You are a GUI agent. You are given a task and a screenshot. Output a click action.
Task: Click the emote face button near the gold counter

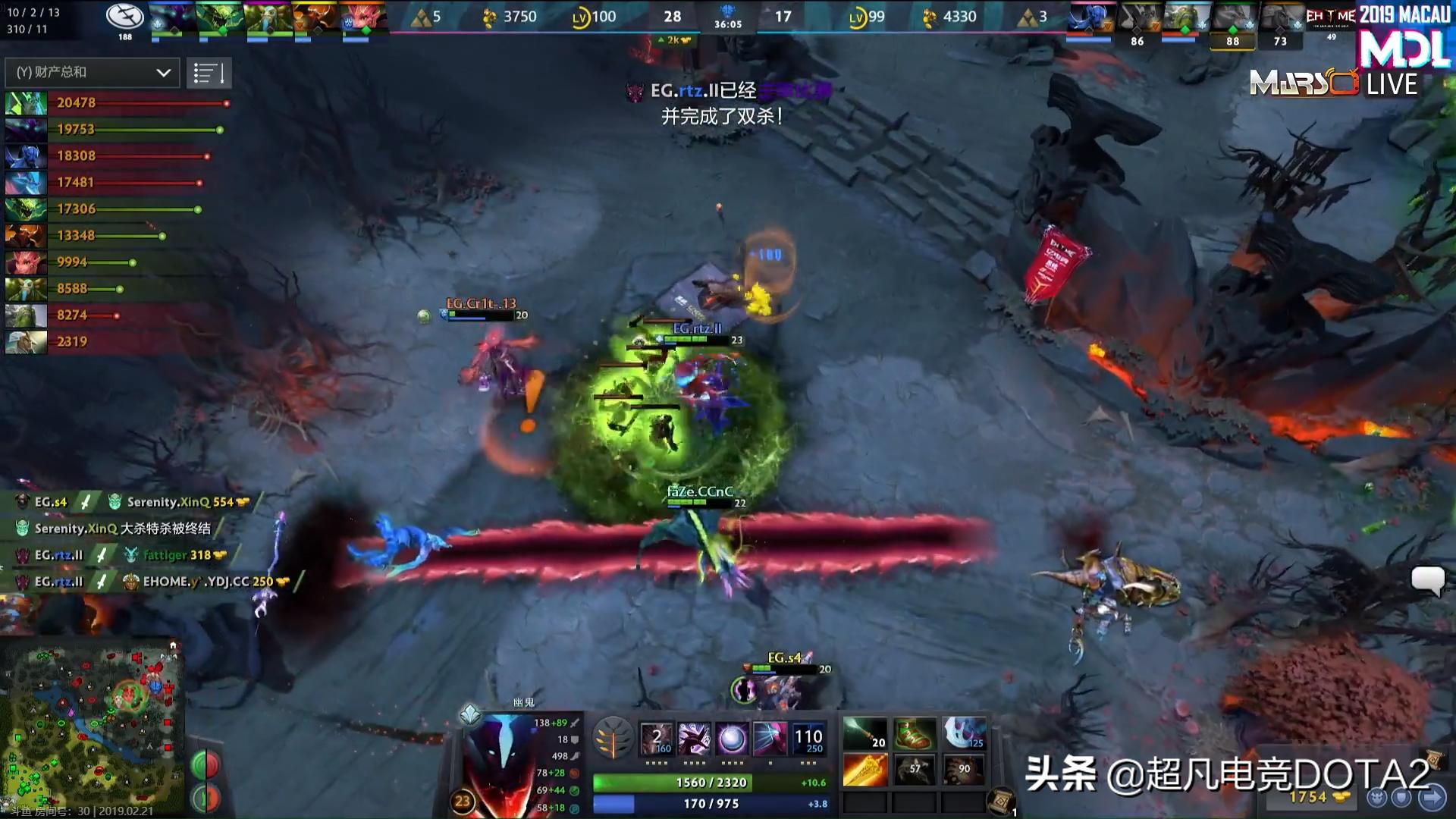pyautogui.click(x=1376, y=798)
